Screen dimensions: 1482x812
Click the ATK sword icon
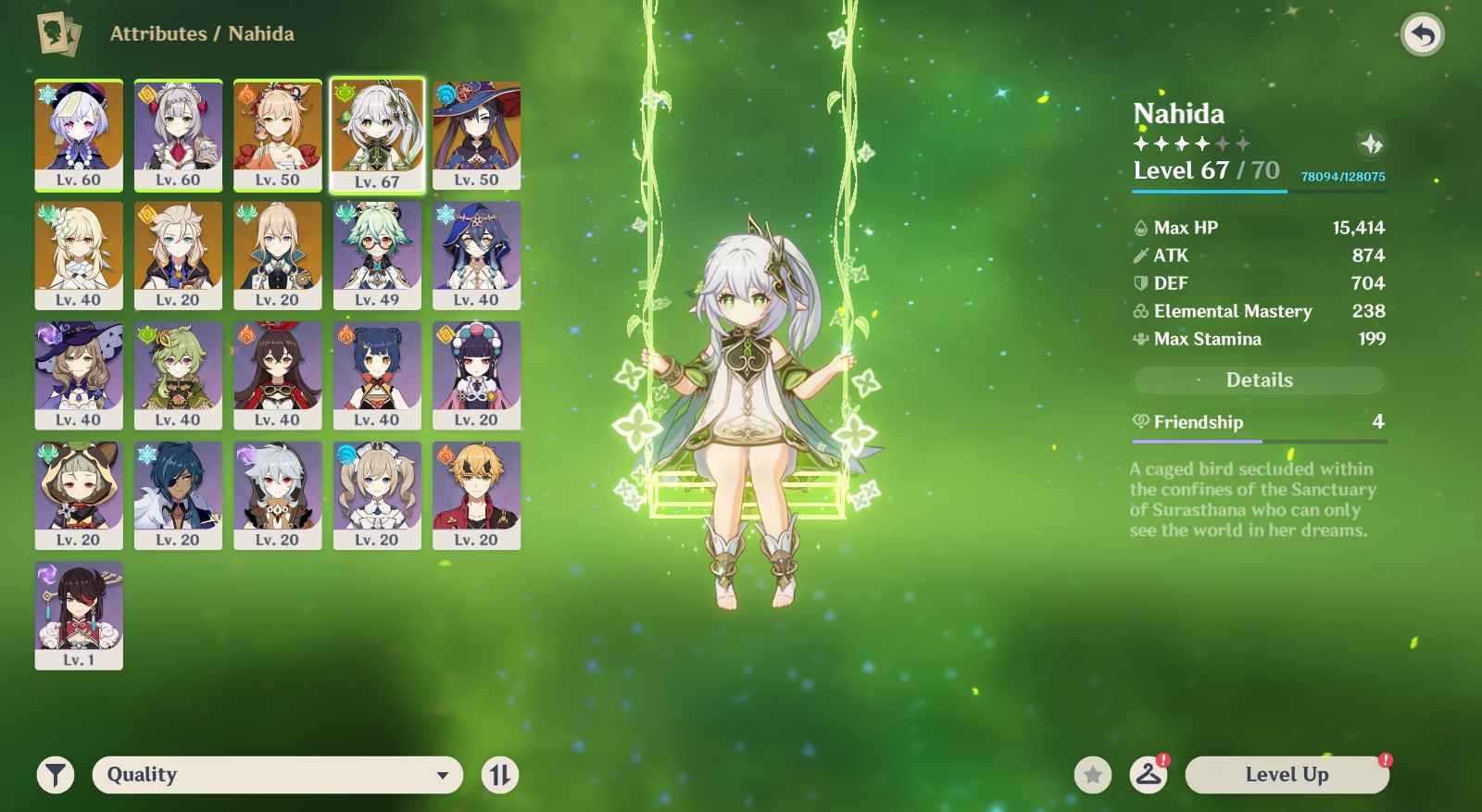[1140, 256]
